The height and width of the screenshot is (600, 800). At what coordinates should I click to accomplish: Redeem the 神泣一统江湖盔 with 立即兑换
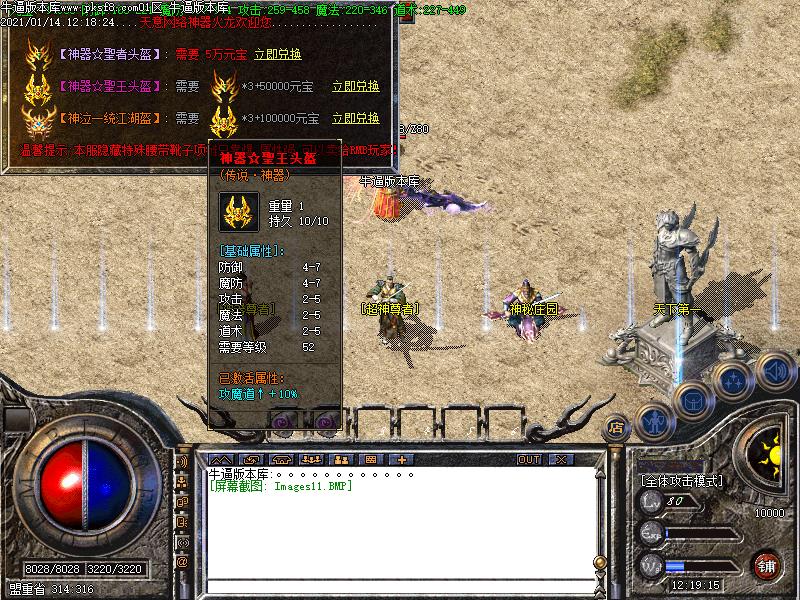click(x=355, y=118)
